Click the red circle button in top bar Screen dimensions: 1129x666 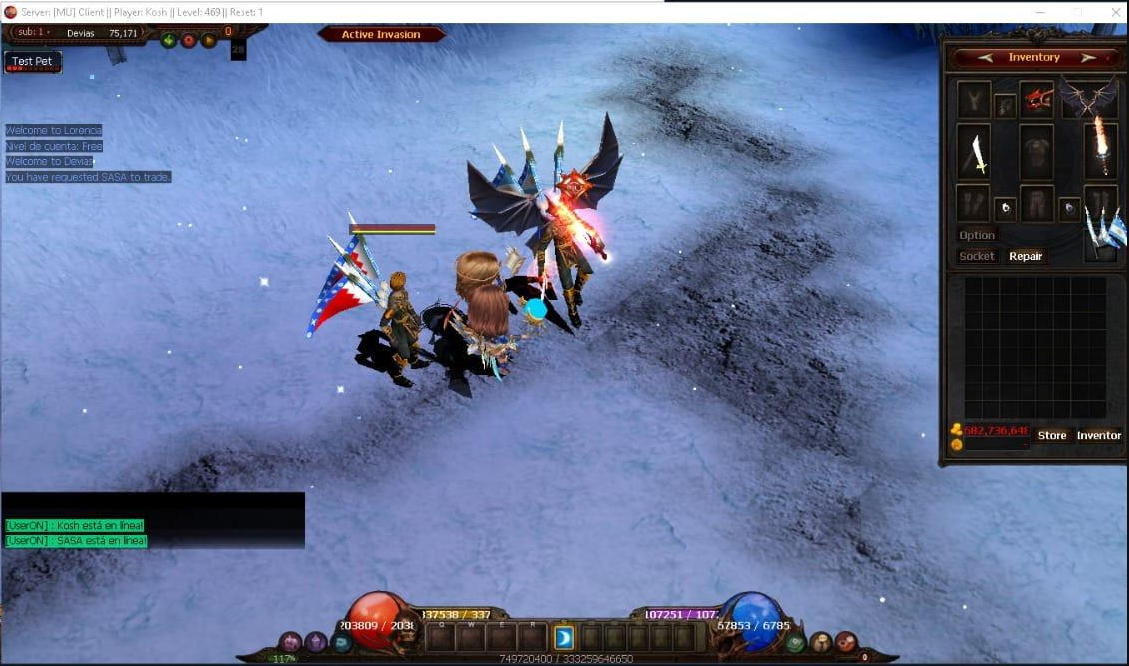[x=189, y=41]
